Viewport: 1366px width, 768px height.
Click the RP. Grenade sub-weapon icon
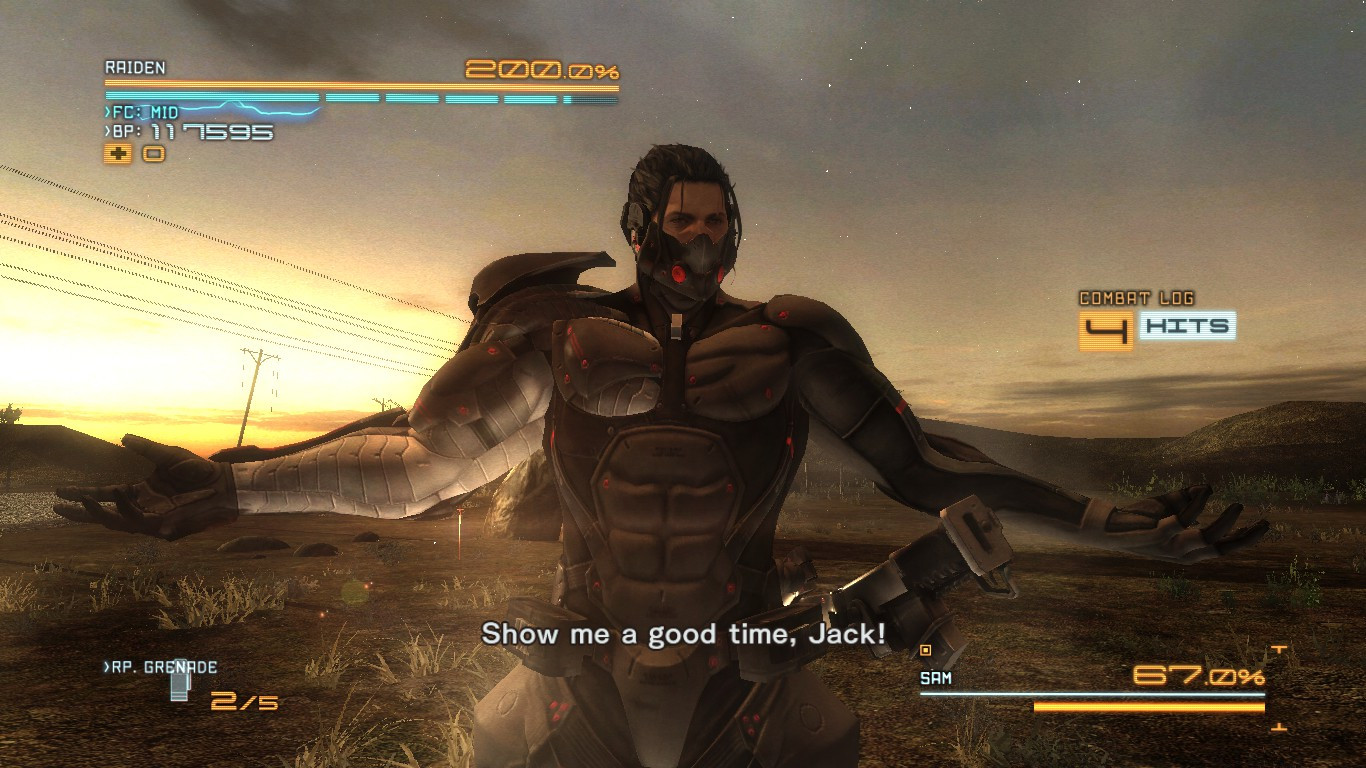click(x=180, y=688)
